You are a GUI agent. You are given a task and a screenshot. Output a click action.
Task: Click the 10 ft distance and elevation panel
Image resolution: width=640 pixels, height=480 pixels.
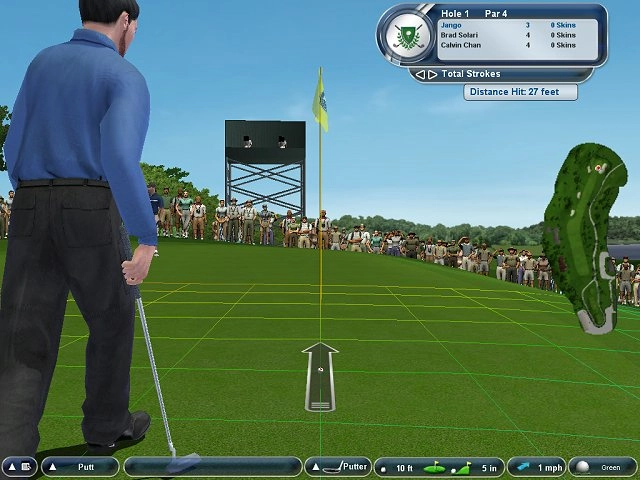(438, 467)
